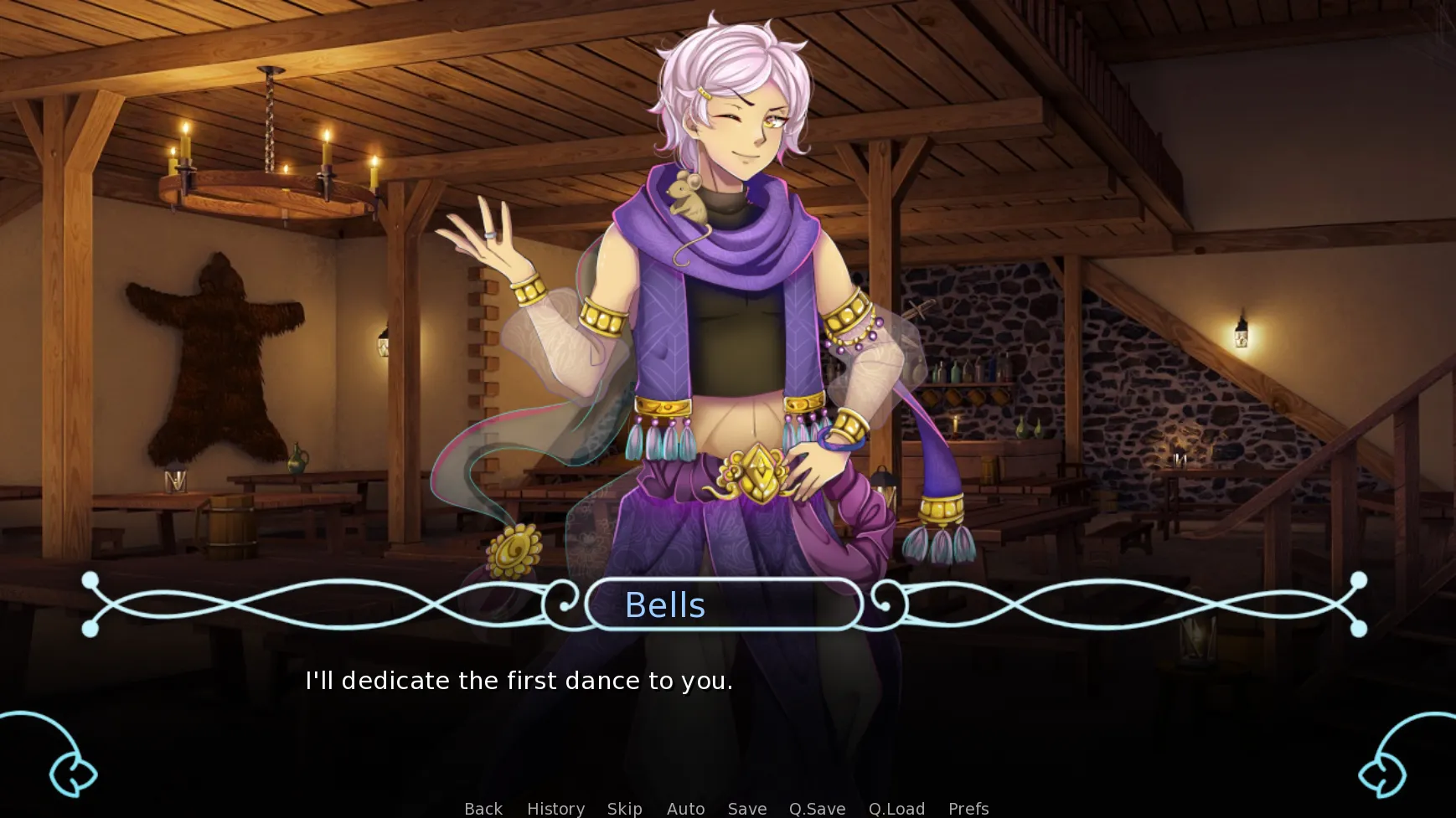Click the mouse on Bells' shoulder
The image size is (1456, 818).
685,199
